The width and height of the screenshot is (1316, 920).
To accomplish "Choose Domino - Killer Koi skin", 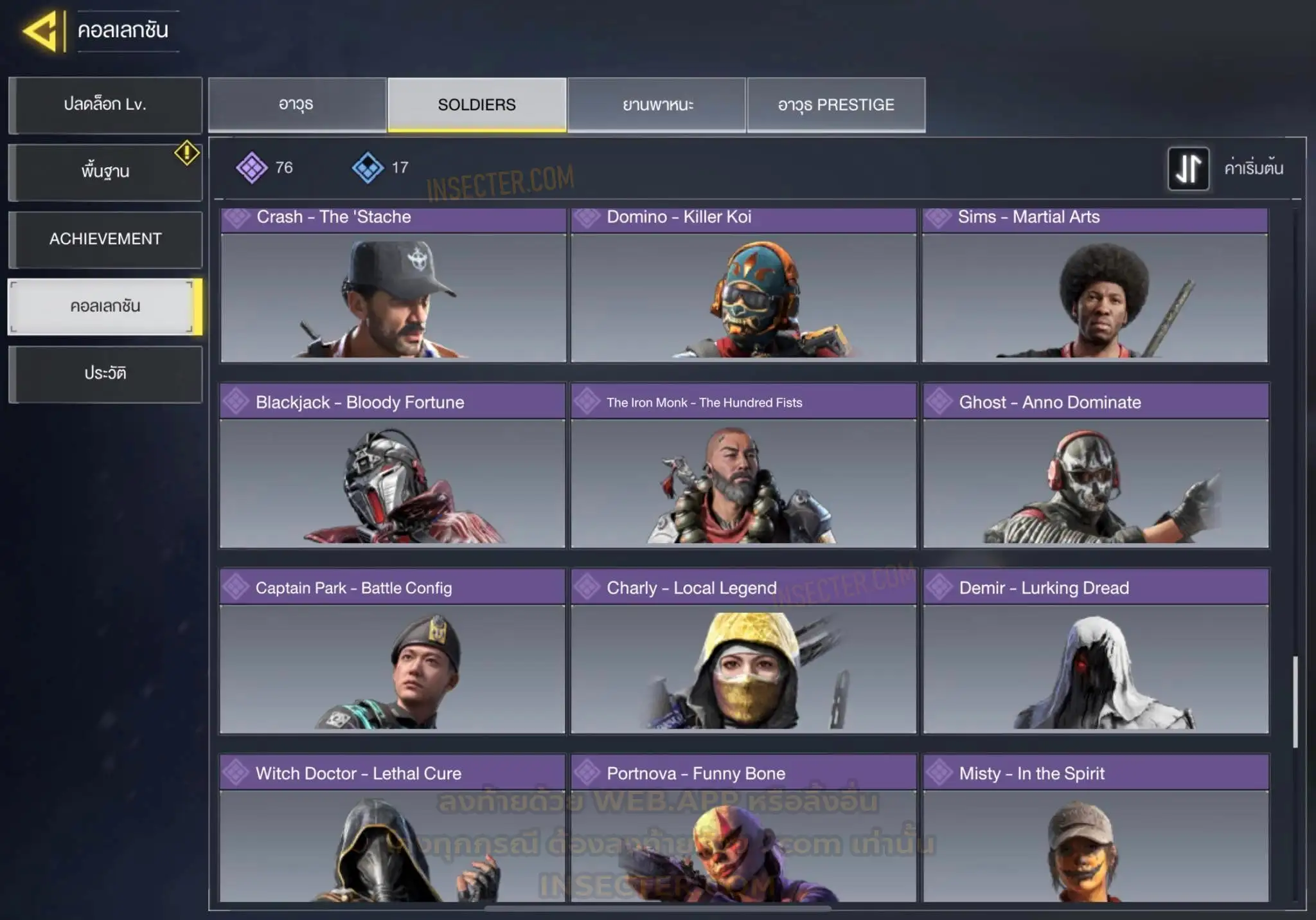I will tap(743, 286).
